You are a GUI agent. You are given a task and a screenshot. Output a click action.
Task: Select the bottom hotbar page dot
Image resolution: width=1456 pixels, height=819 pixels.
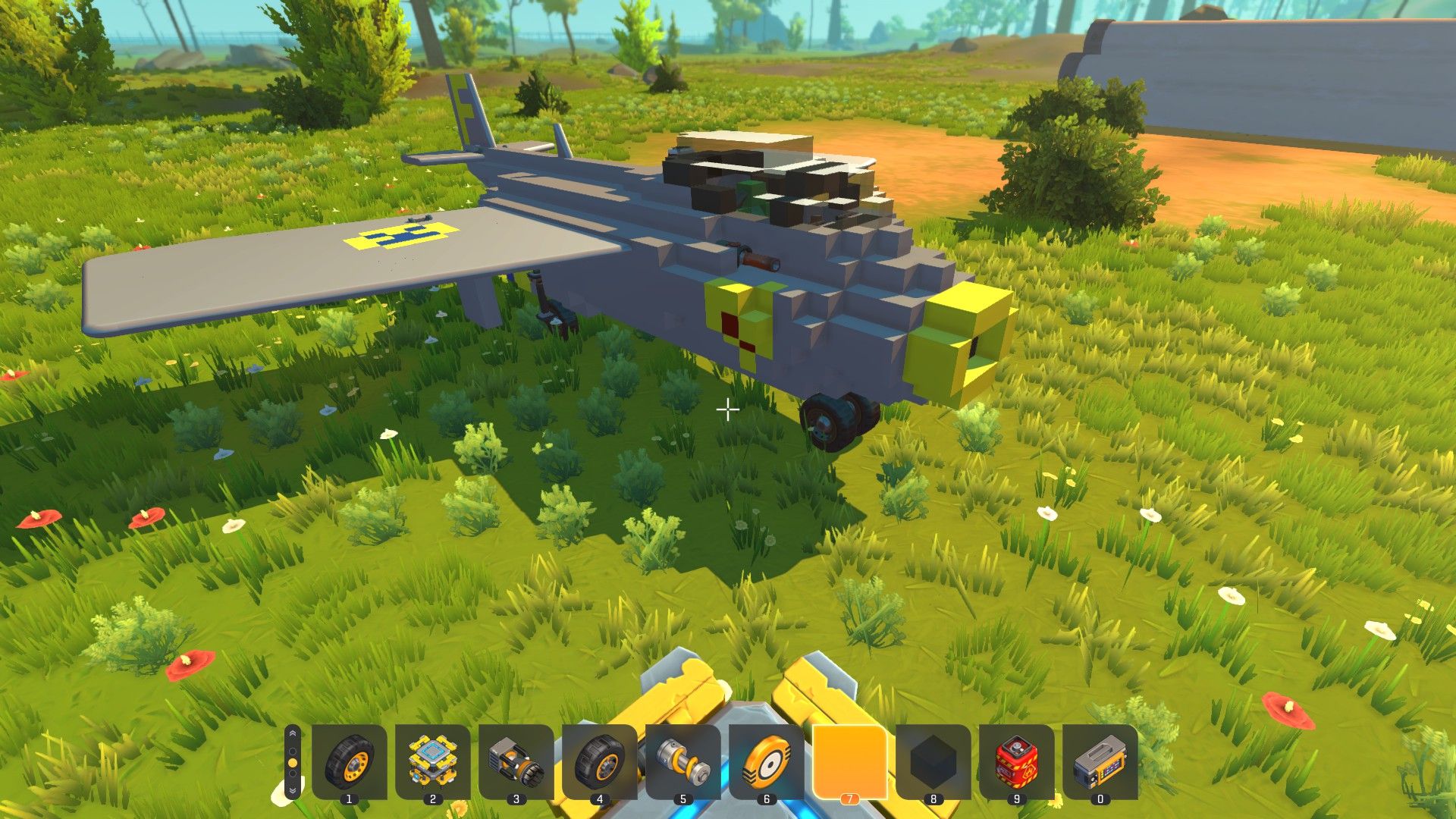[292, 774]
